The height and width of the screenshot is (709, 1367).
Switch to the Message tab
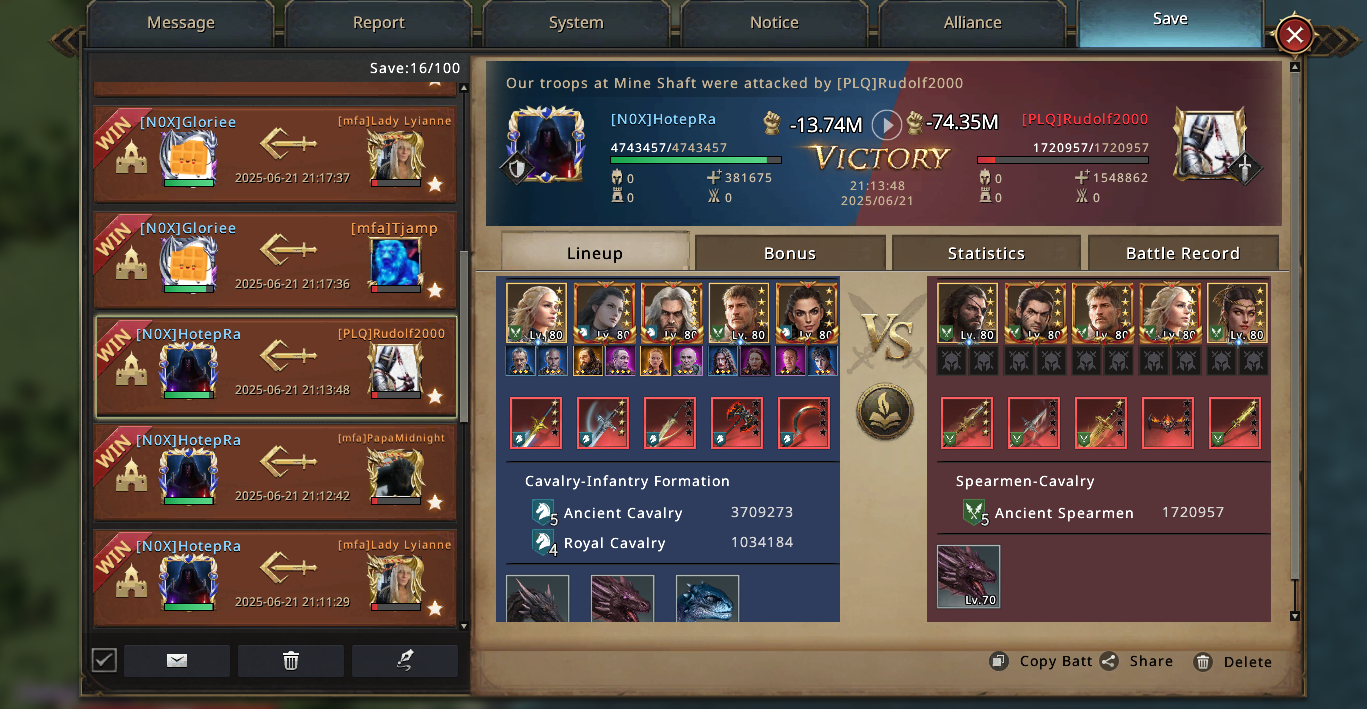pos(180,22)
